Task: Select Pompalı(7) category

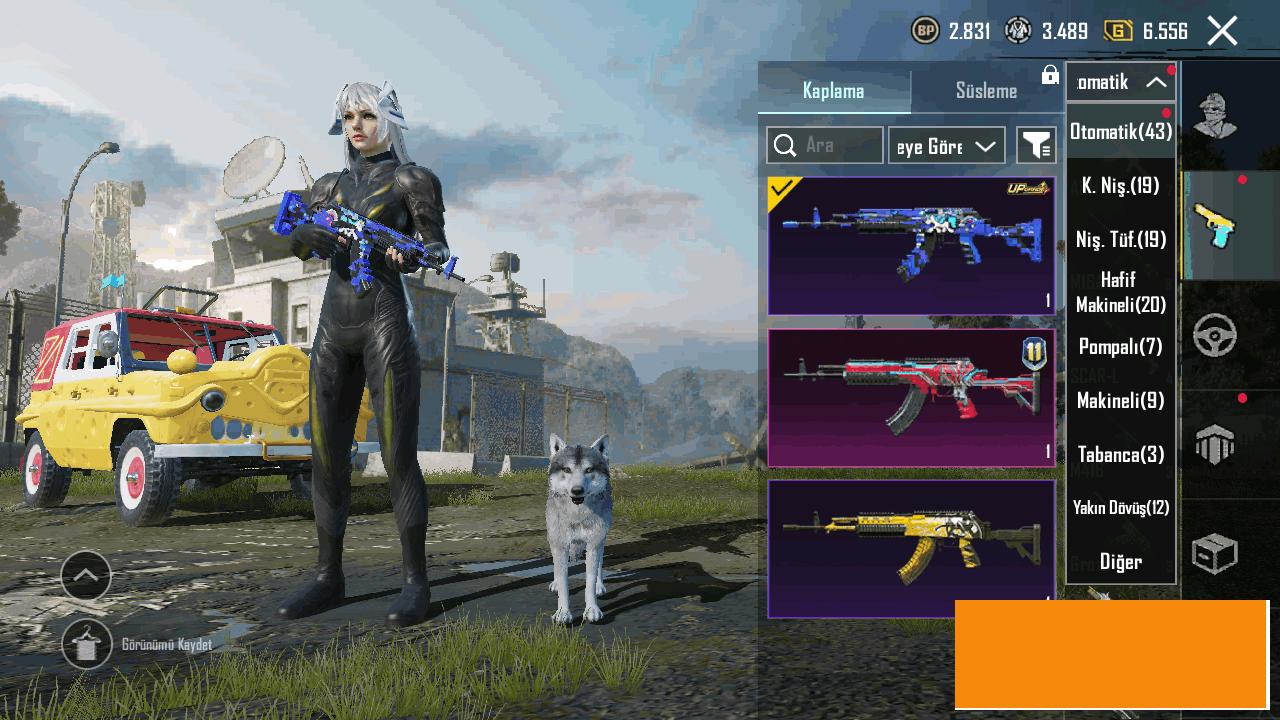Action: tap(1121, 347)
